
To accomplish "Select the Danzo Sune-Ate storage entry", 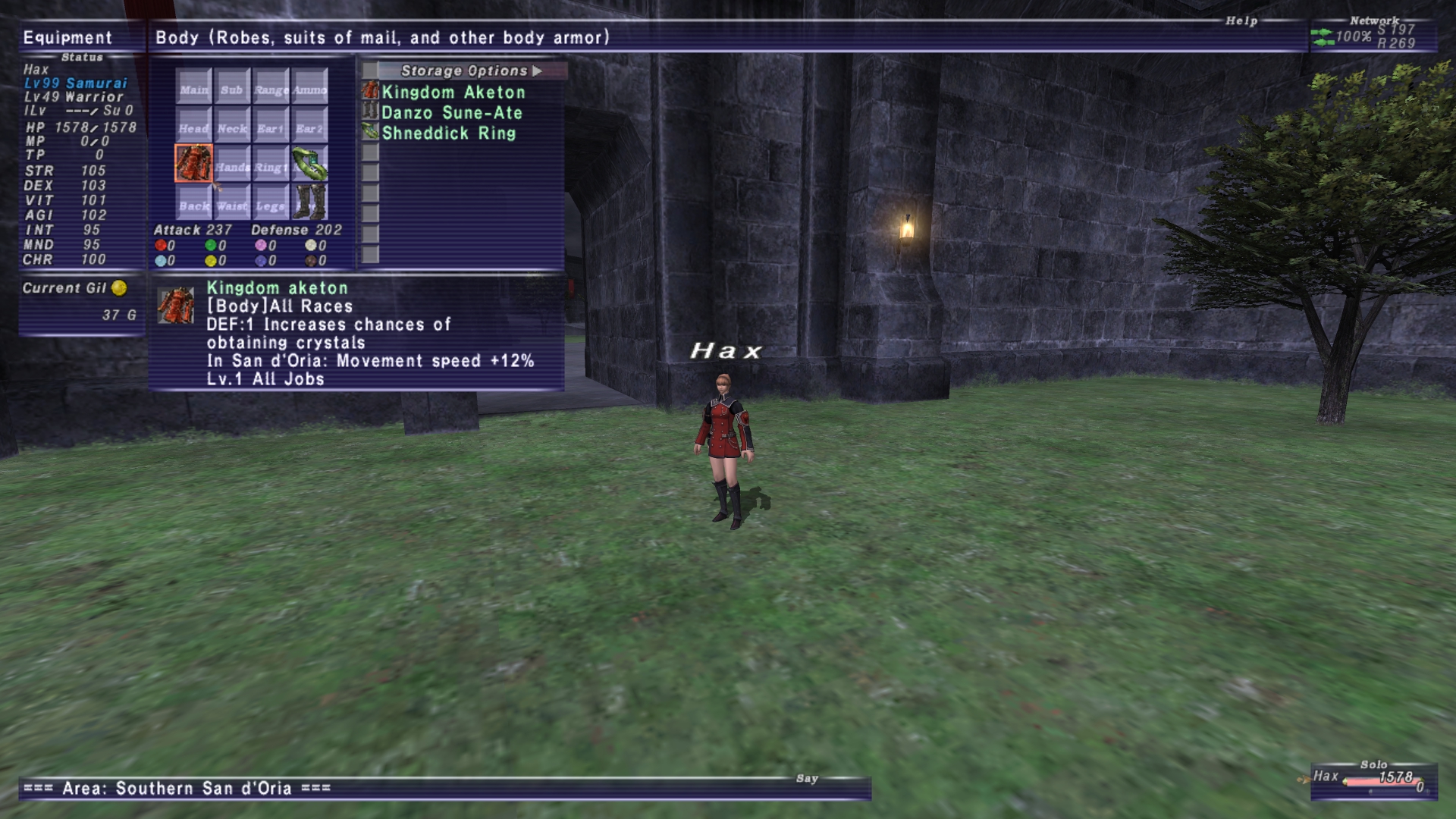I will pyautogui.click(x=453, y=112).
